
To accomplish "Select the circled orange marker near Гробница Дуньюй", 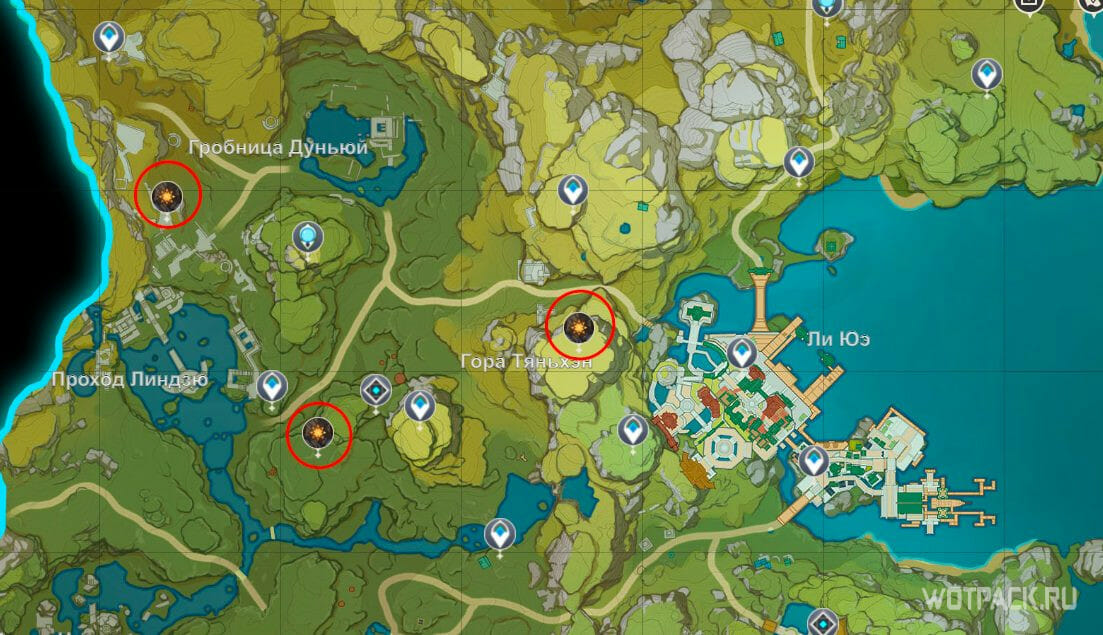I will [x=167, y=194].
